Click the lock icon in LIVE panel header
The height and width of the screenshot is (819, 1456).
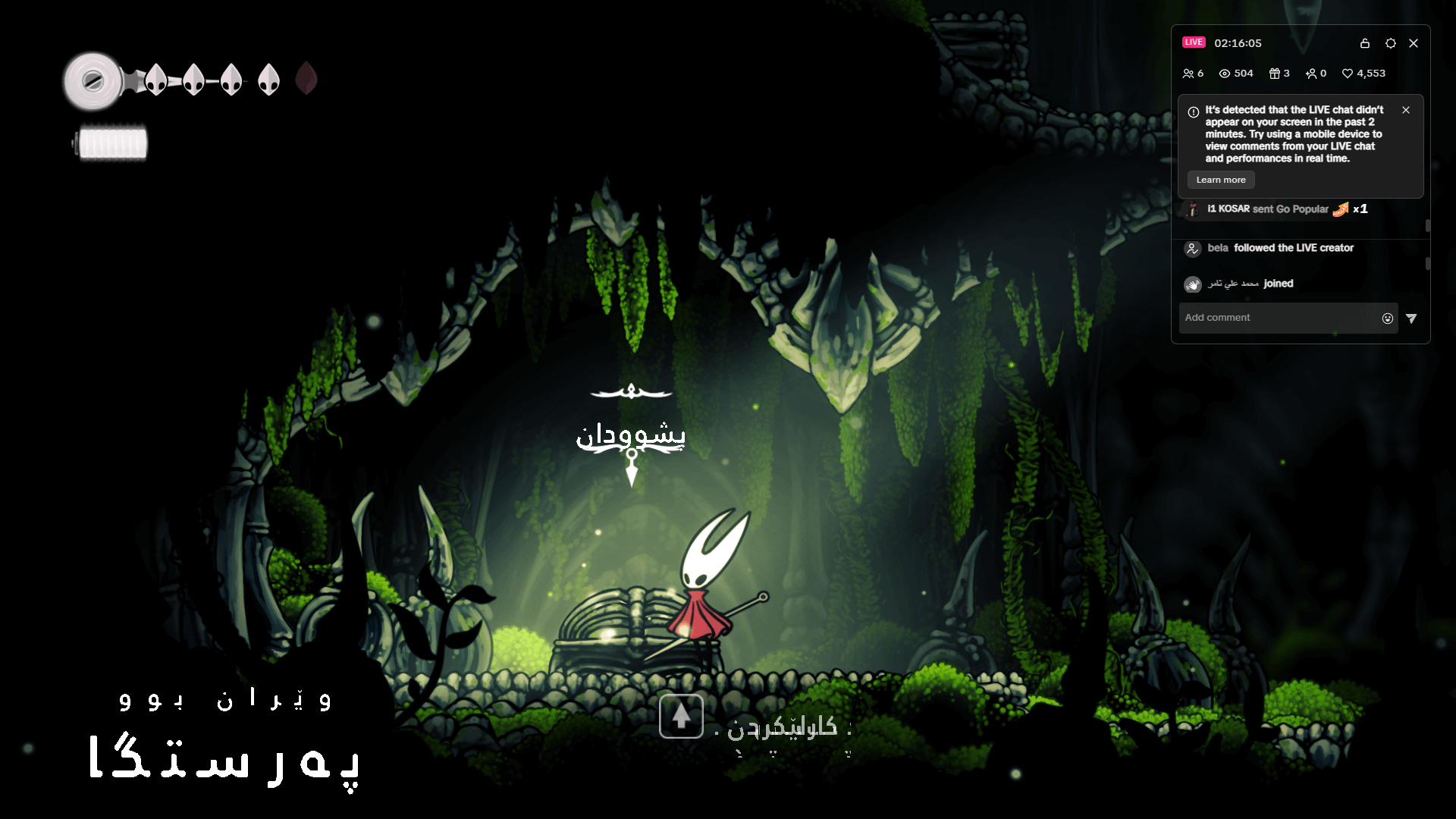click(x=1365, y=43)
